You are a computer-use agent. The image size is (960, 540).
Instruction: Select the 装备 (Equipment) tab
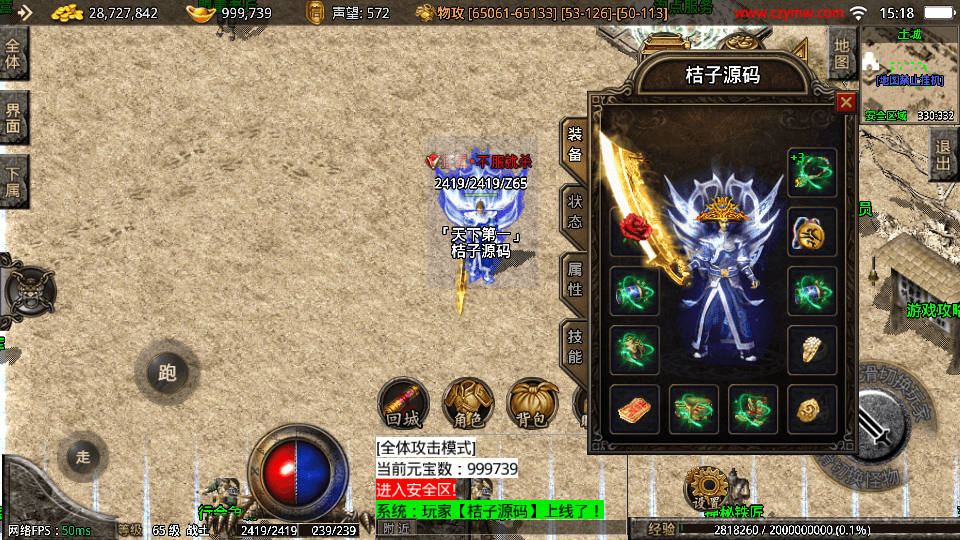(x=575, y=145)
